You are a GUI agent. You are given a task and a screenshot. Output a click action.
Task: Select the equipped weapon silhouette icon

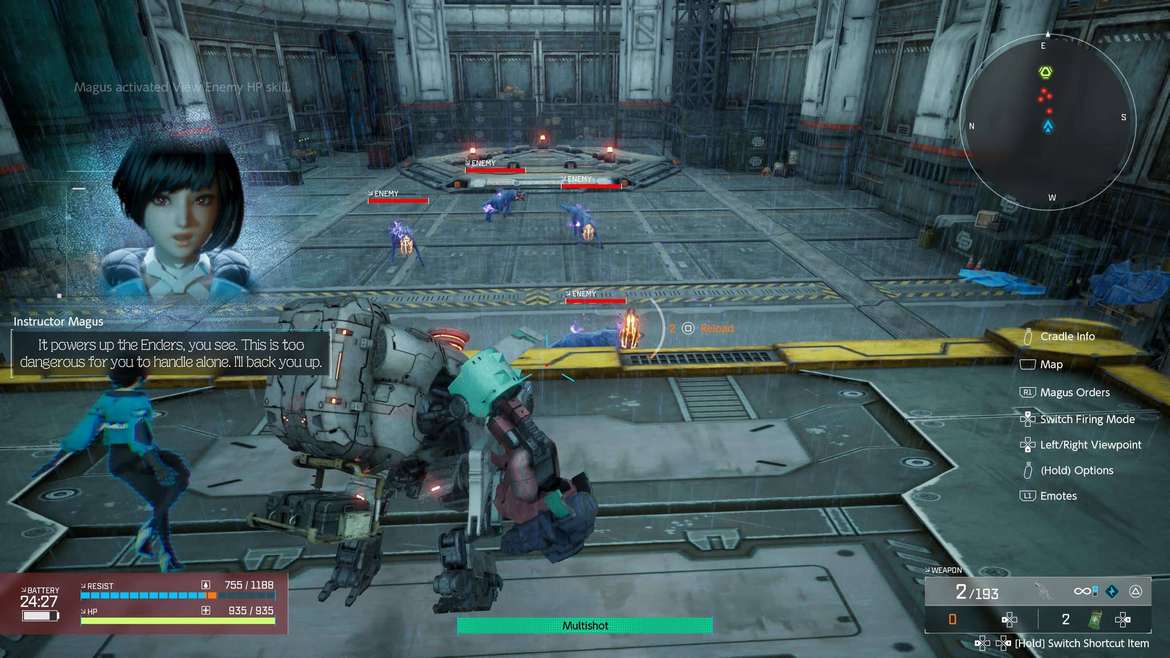click(1045, 591)
